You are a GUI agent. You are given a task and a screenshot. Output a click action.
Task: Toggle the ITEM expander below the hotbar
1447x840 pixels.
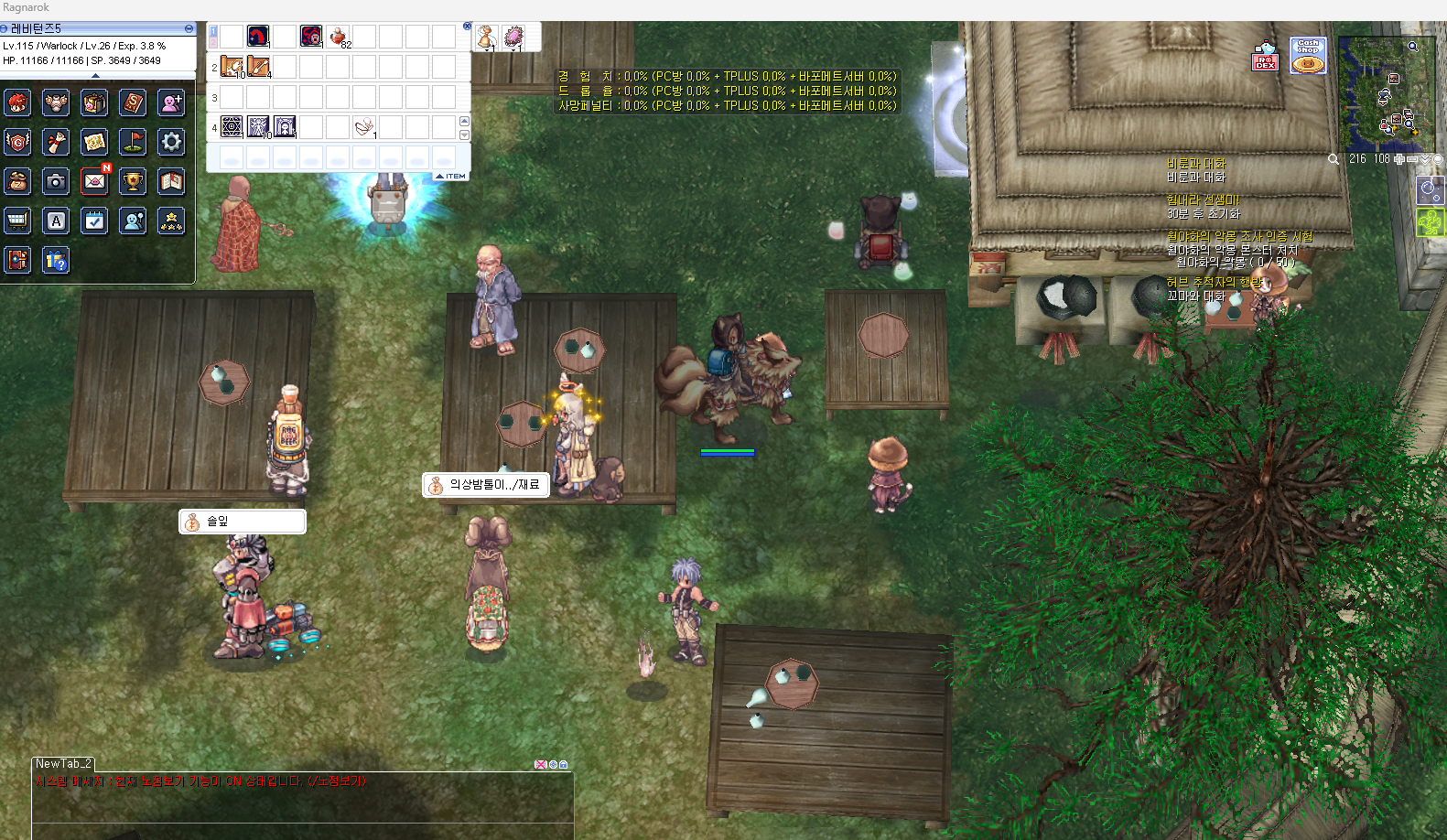point(450,176)
